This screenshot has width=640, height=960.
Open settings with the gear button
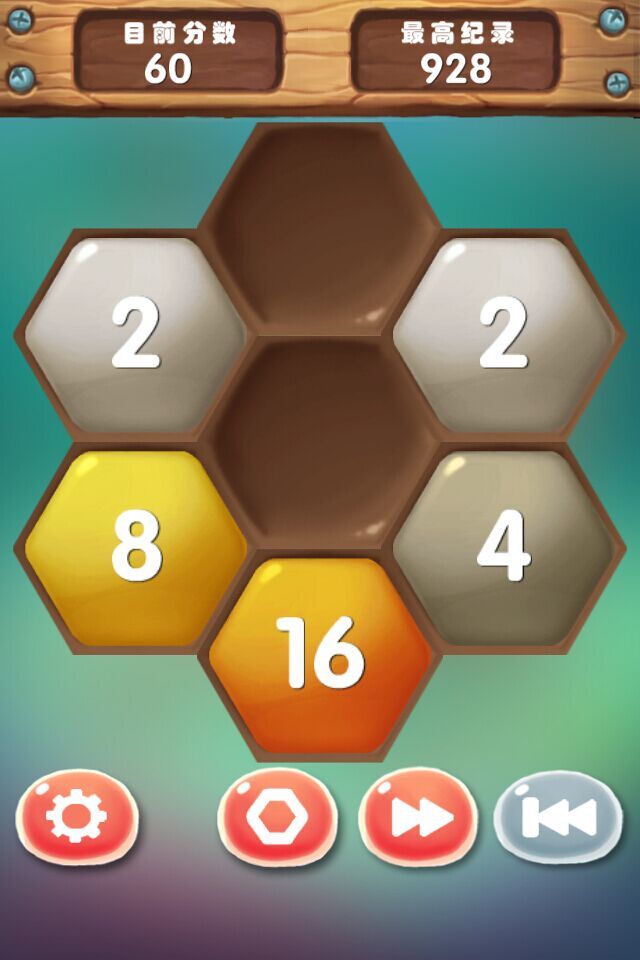[x=76, y=818]
